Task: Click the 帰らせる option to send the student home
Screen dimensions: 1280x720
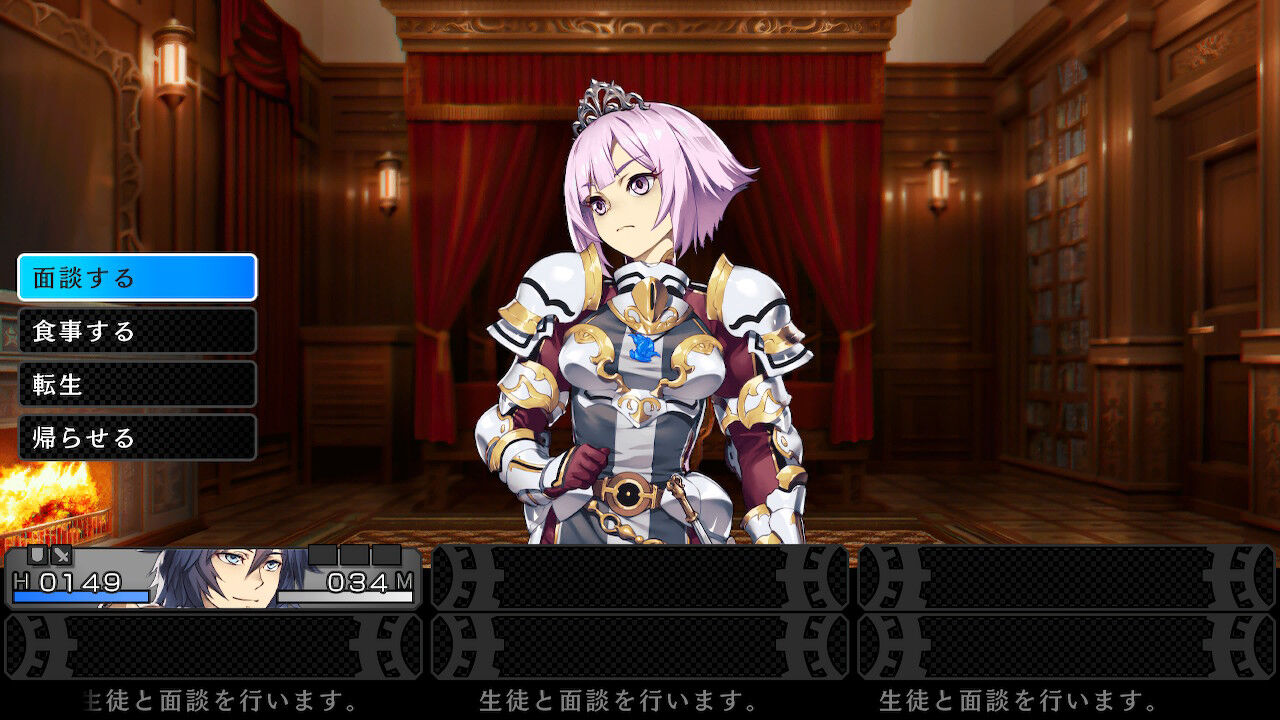Action: [x=137, y=438]
